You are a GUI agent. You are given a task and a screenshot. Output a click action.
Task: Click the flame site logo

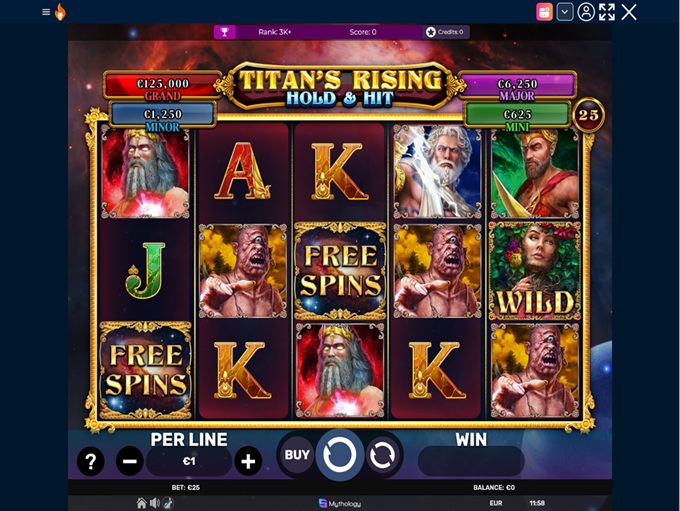click(x=60, y=12)
